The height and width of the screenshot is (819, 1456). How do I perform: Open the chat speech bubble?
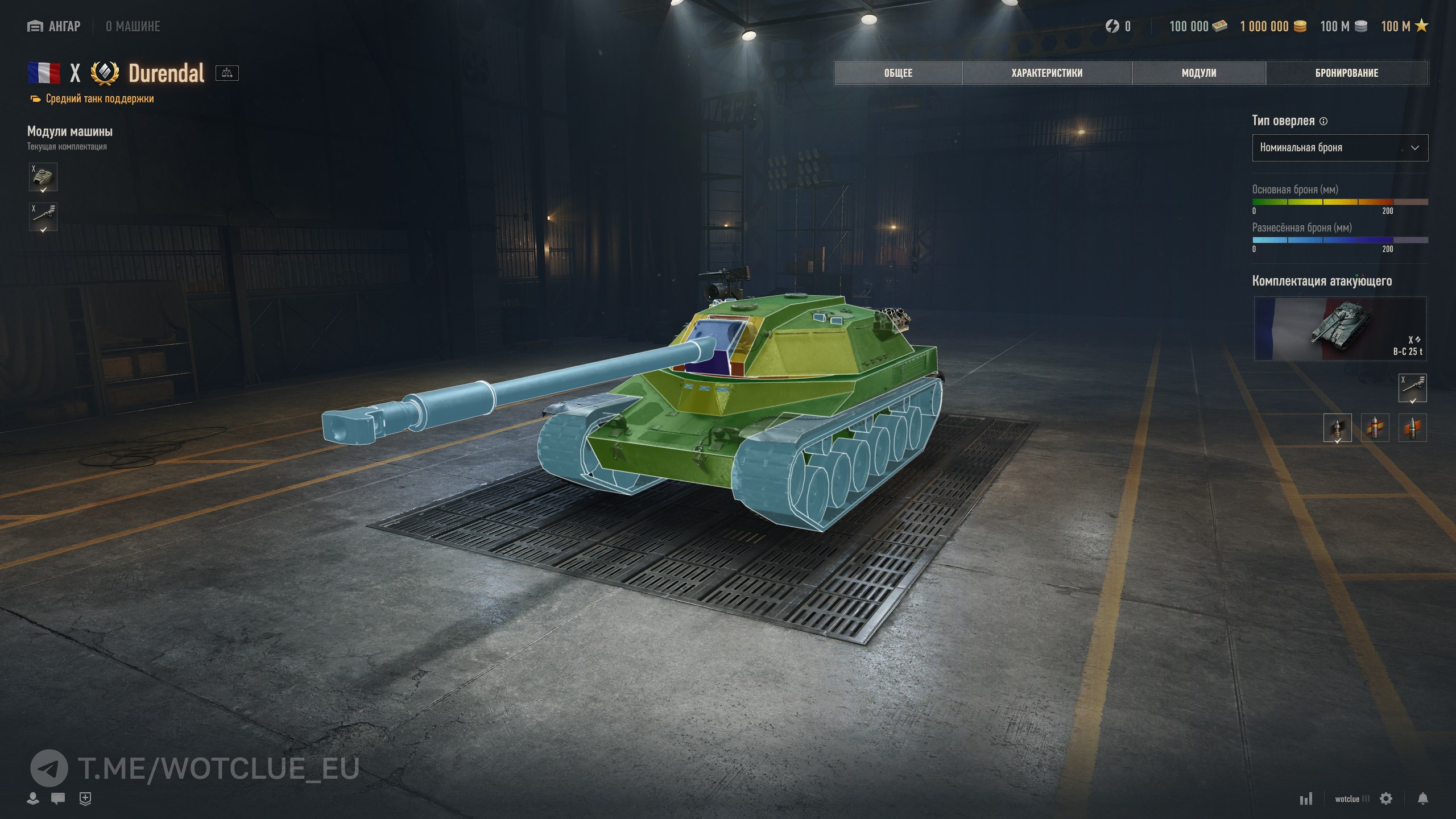pos(58,799)
